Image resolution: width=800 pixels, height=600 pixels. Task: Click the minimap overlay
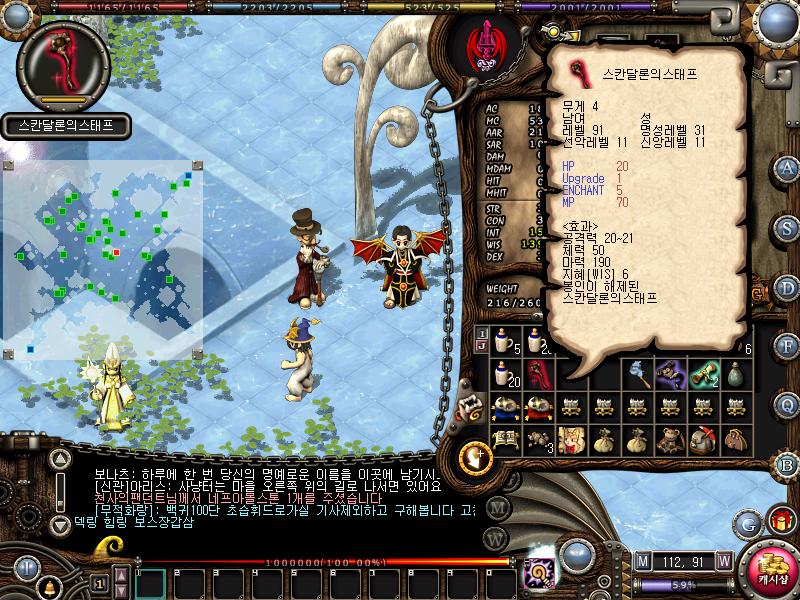pos(102,260)
